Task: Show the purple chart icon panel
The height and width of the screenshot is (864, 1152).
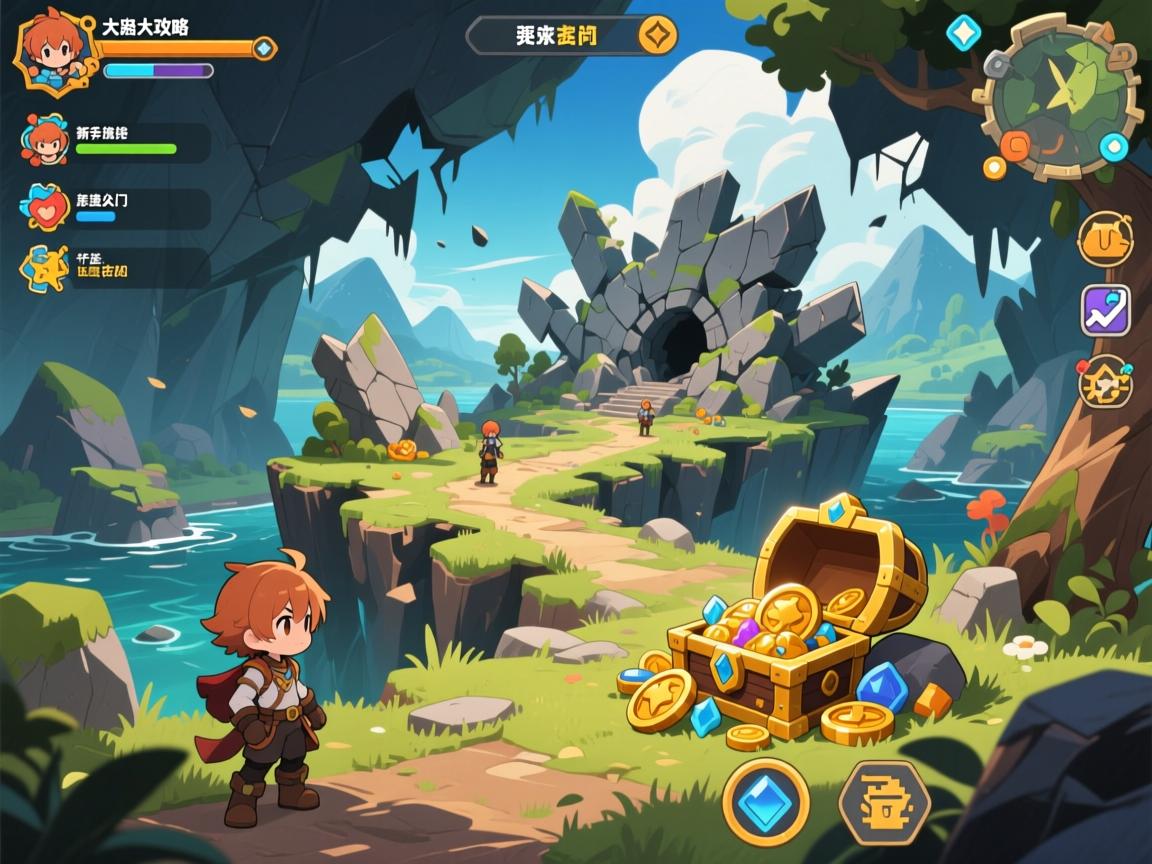Action: [1105, 310]
